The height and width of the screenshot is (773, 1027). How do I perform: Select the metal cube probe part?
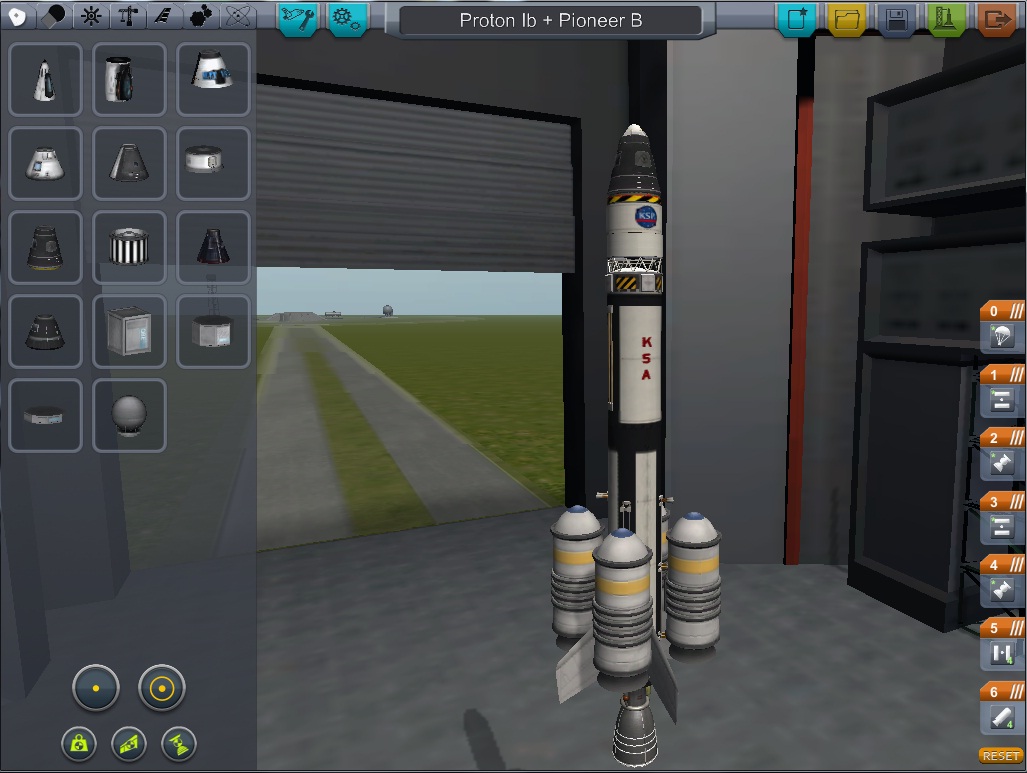pos(129,331)
